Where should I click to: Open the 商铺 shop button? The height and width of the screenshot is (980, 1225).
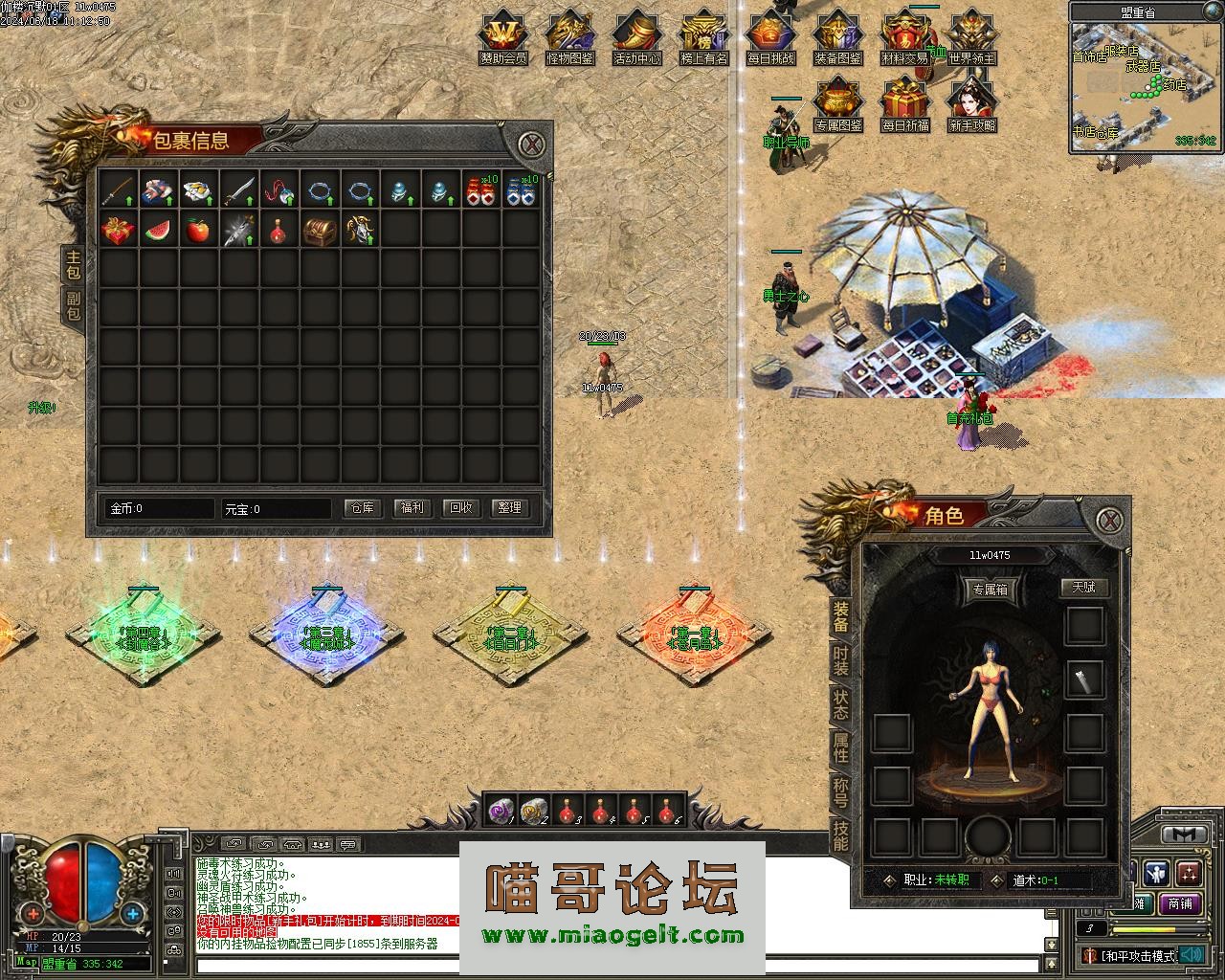coord(1180,902)
